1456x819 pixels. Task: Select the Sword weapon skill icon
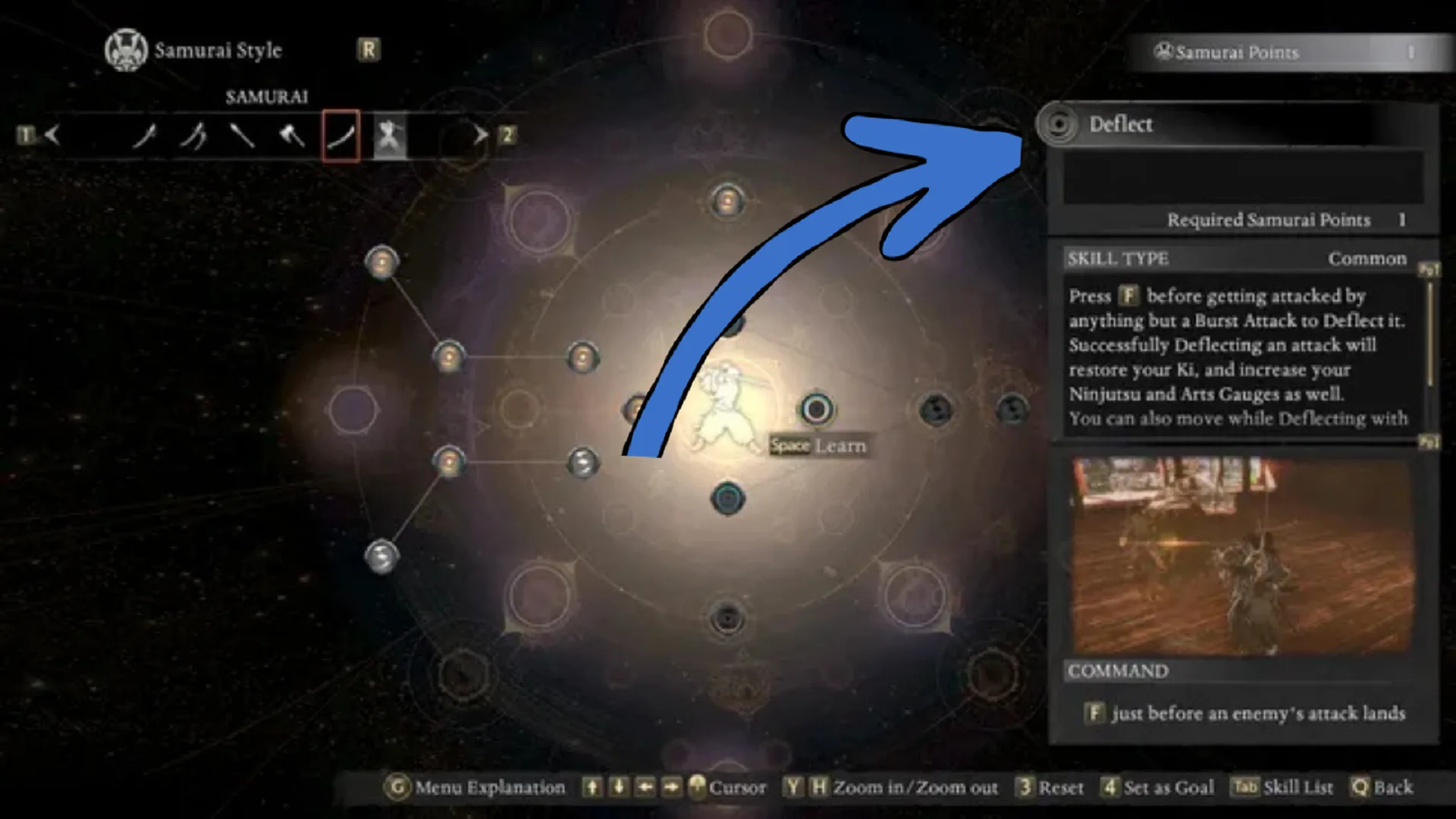pyautogui.click(x=146, y=136)
